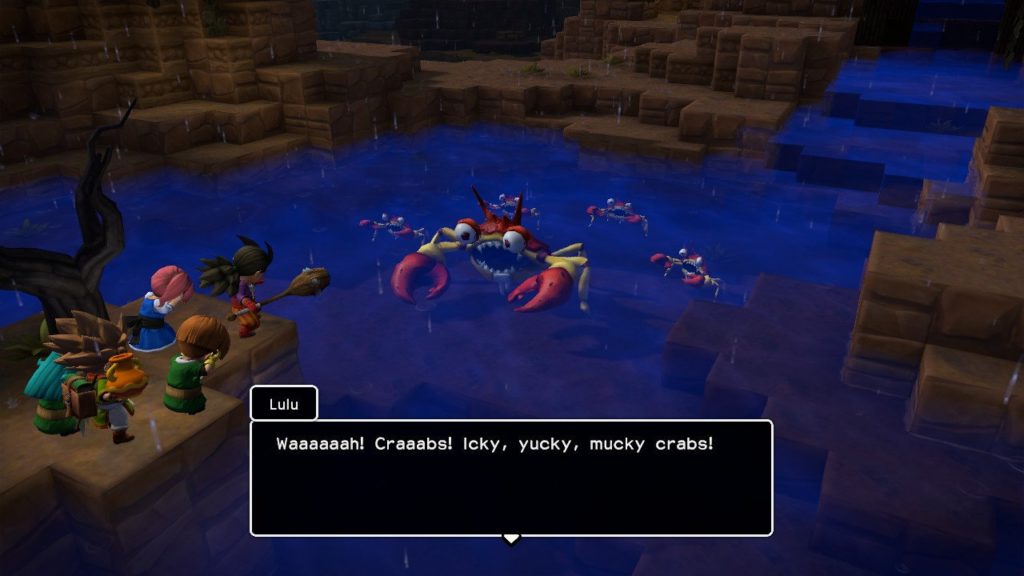
Task: Advance dialogue with the white arrow indicator
Action: coord(511,538)
